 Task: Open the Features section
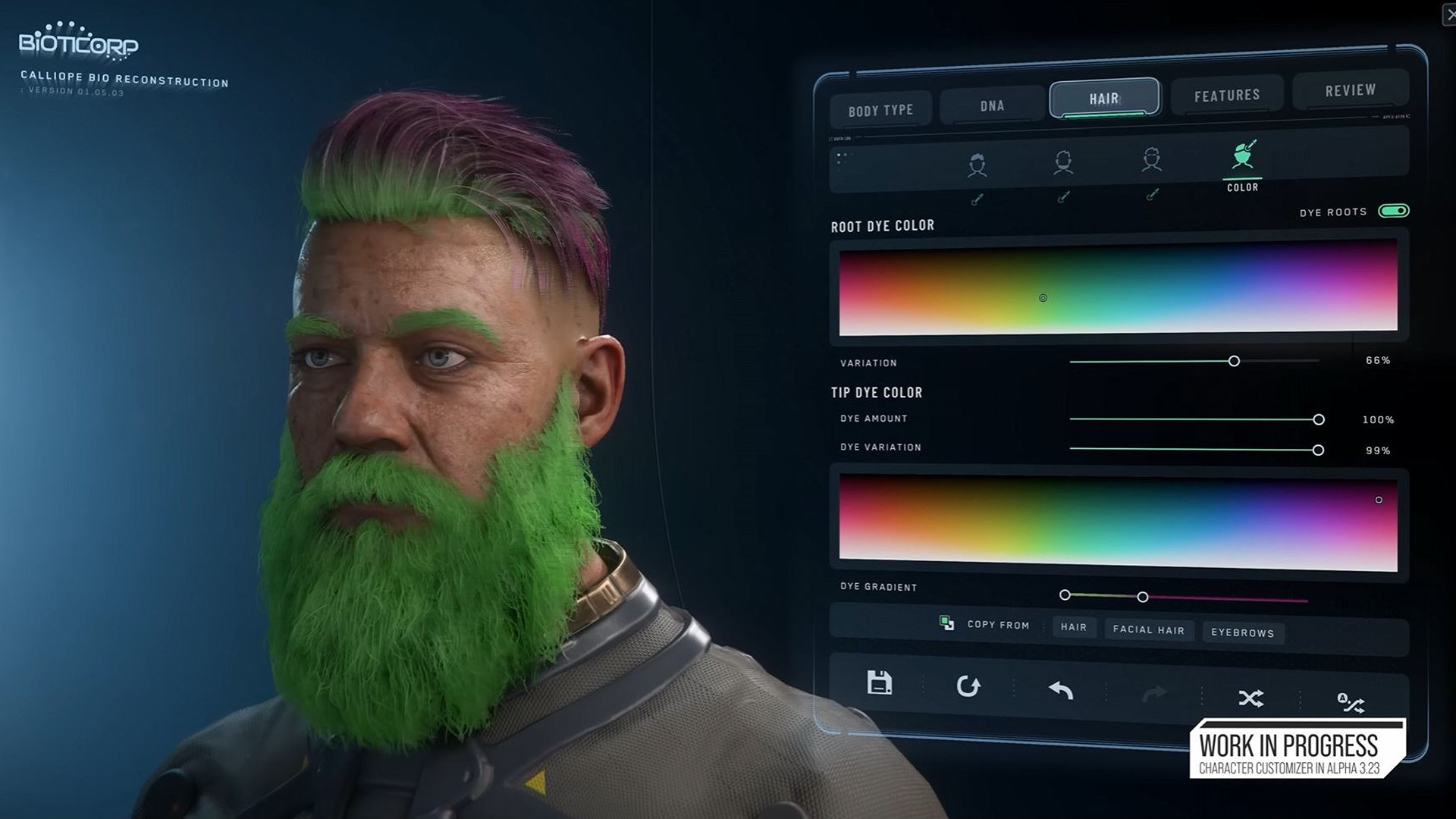point(1226,94)
